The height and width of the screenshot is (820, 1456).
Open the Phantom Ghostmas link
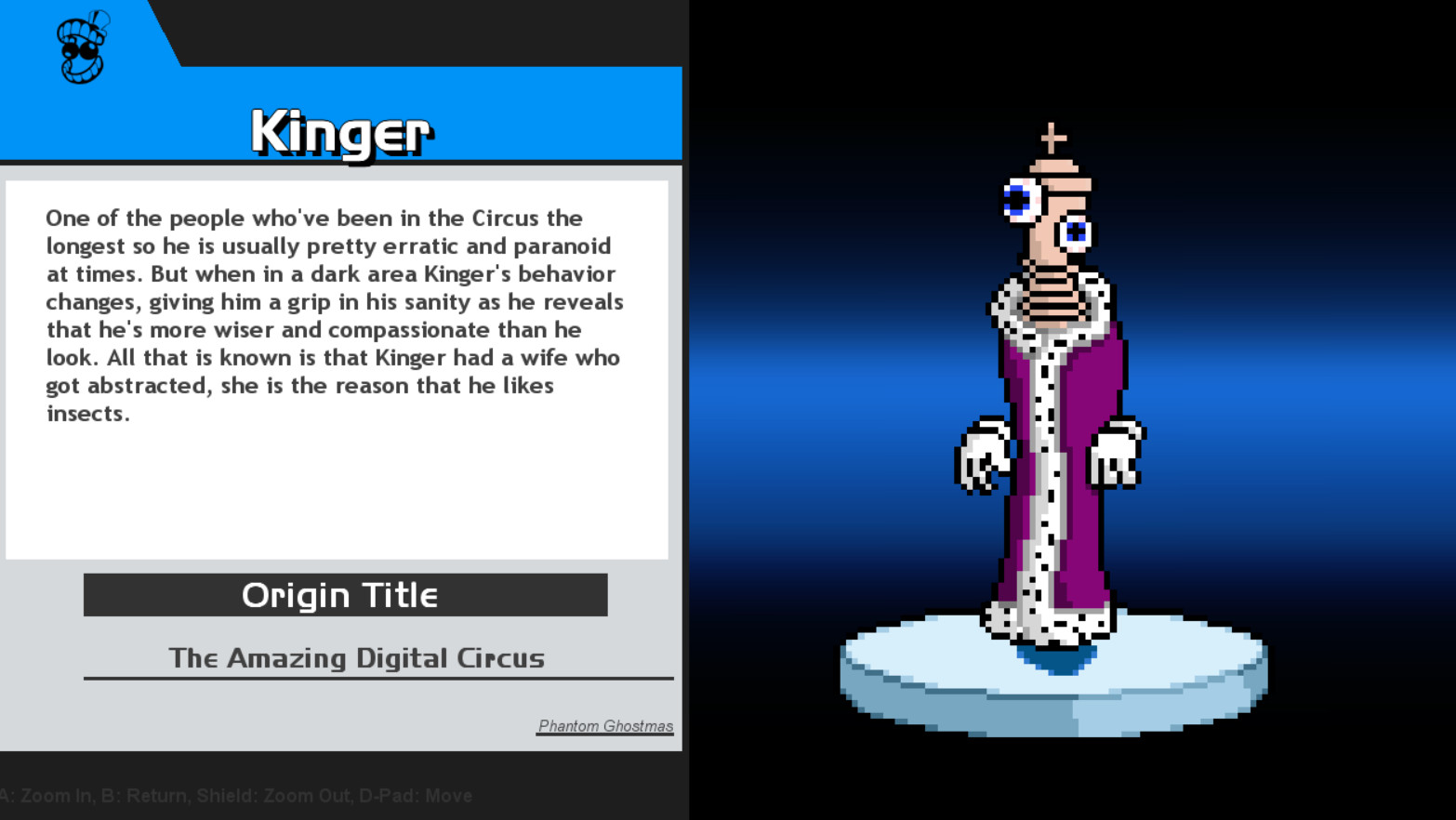[604, 726]
